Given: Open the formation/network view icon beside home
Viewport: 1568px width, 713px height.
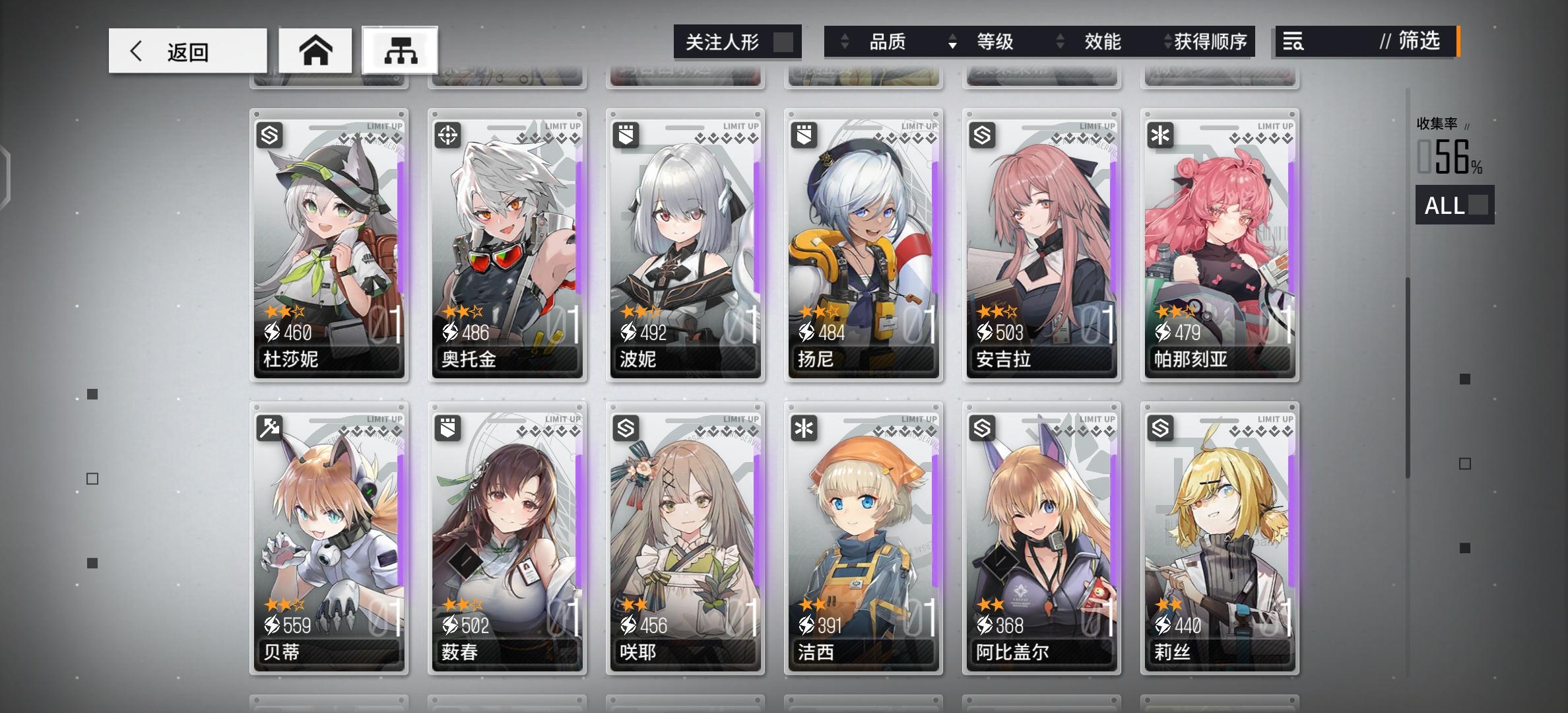Looking at the screenshot, I should (x=402, y=50).
